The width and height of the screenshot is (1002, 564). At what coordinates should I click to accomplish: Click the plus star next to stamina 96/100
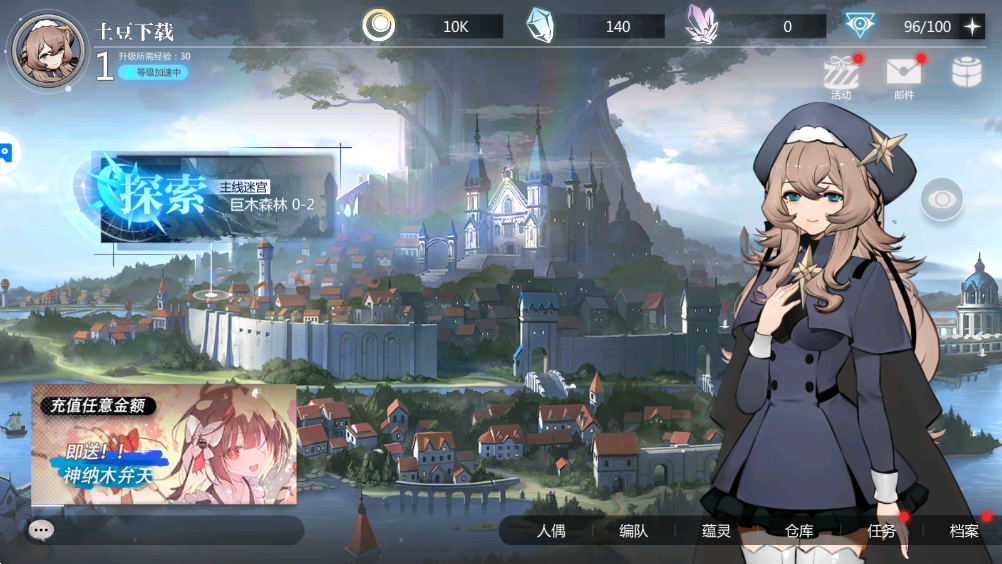971,27
